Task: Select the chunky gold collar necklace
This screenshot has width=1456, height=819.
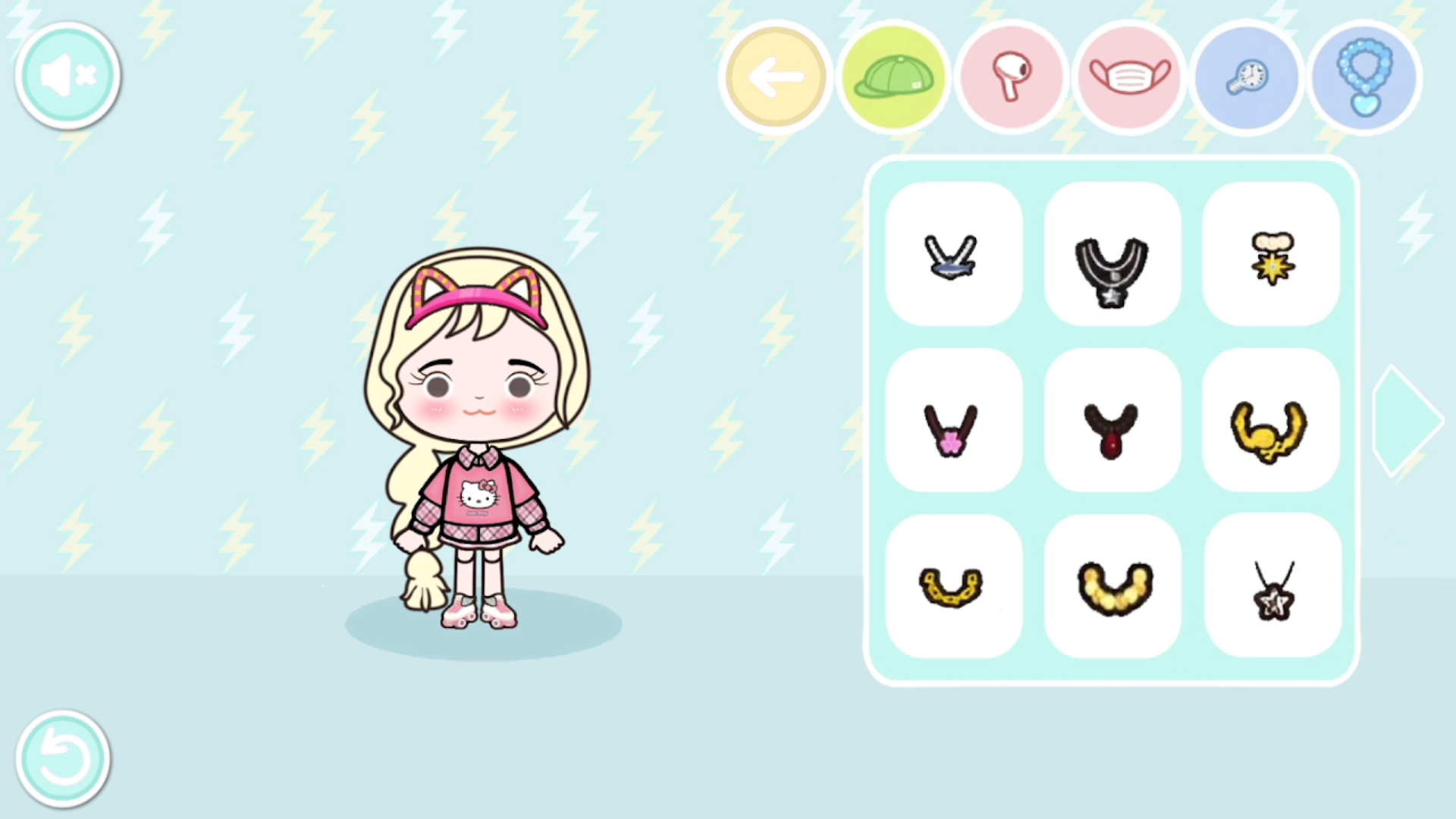Action: (1112, 585)
